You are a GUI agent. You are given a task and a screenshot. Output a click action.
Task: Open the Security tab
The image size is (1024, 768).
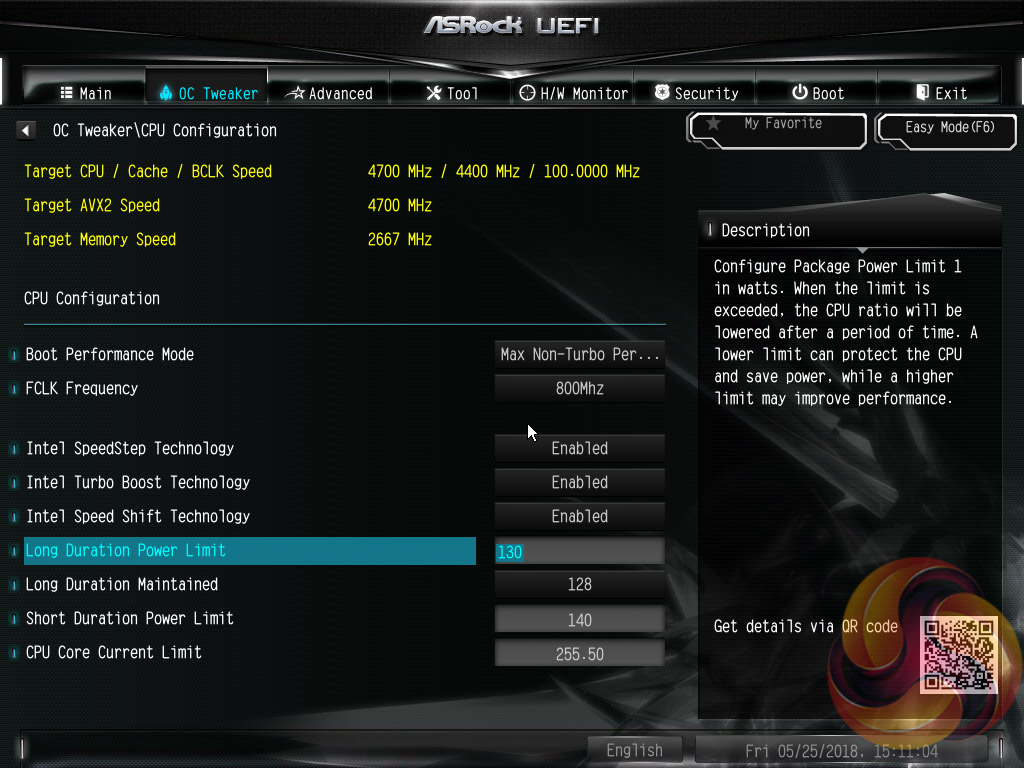(696, 93)
